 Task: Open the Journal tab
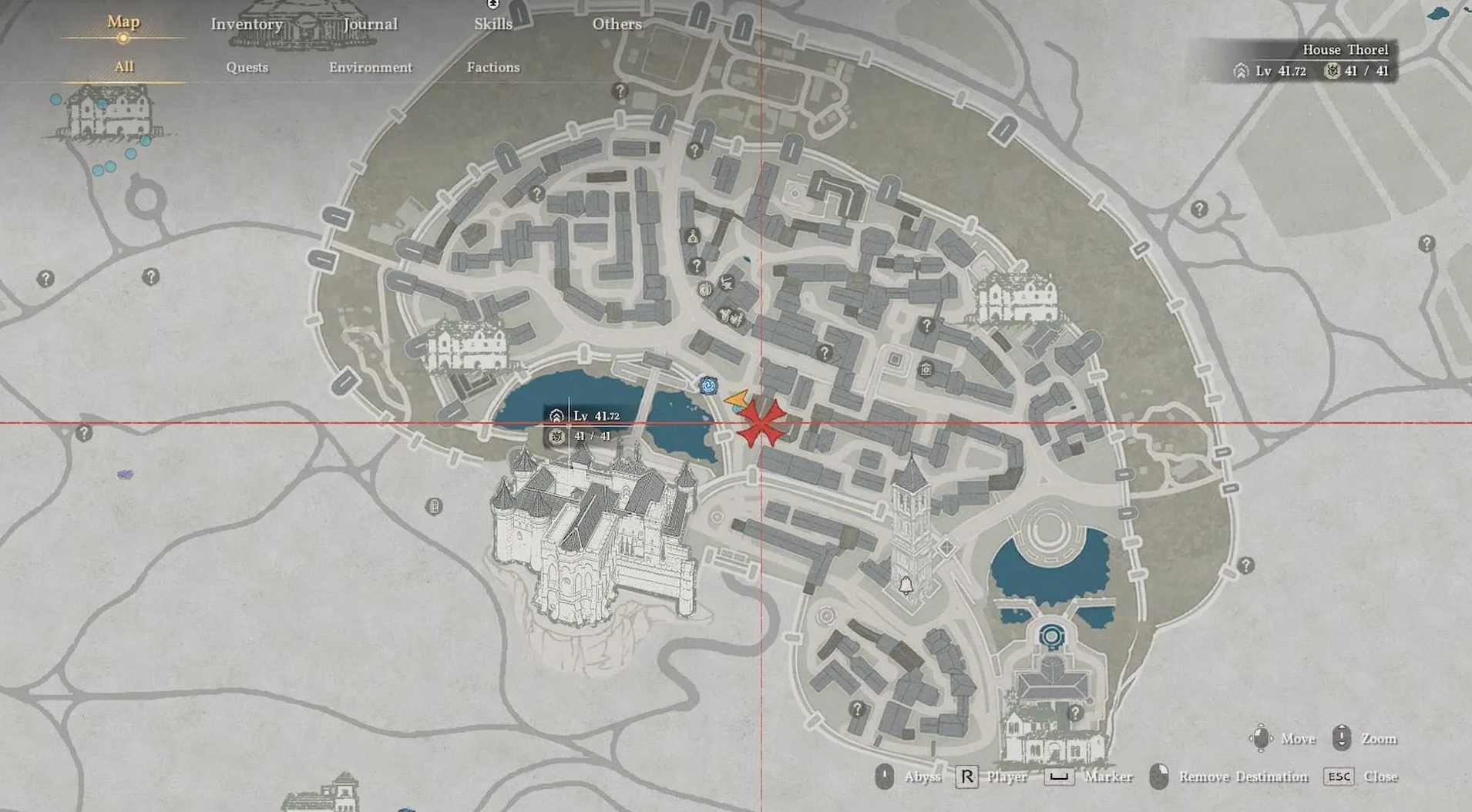tap(370, 24)
